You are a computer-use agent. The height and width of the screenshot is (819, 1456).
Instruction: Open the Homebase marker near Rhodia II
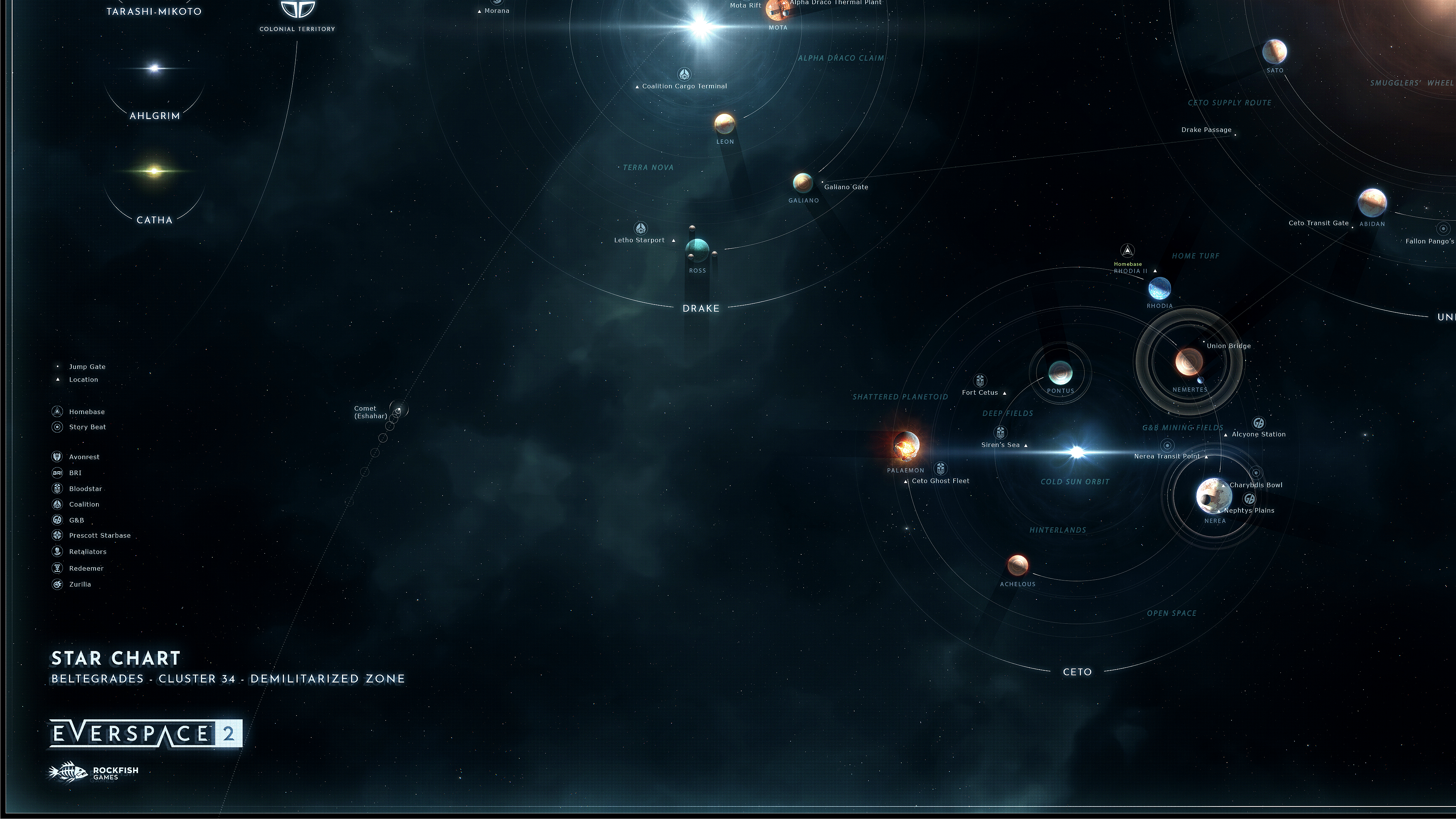pos(1128,251)
